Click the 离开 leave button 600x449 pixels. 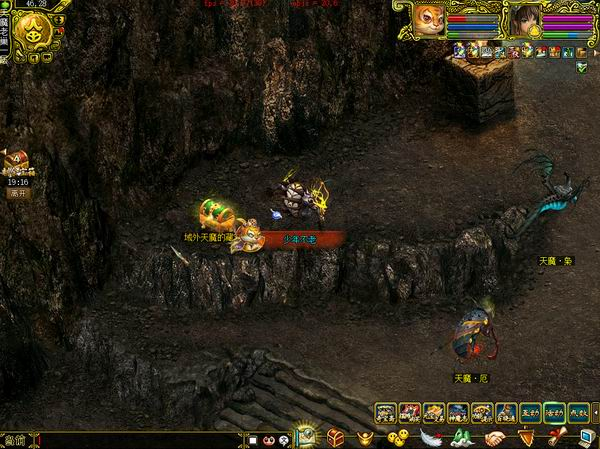click(x=17, y=193)
